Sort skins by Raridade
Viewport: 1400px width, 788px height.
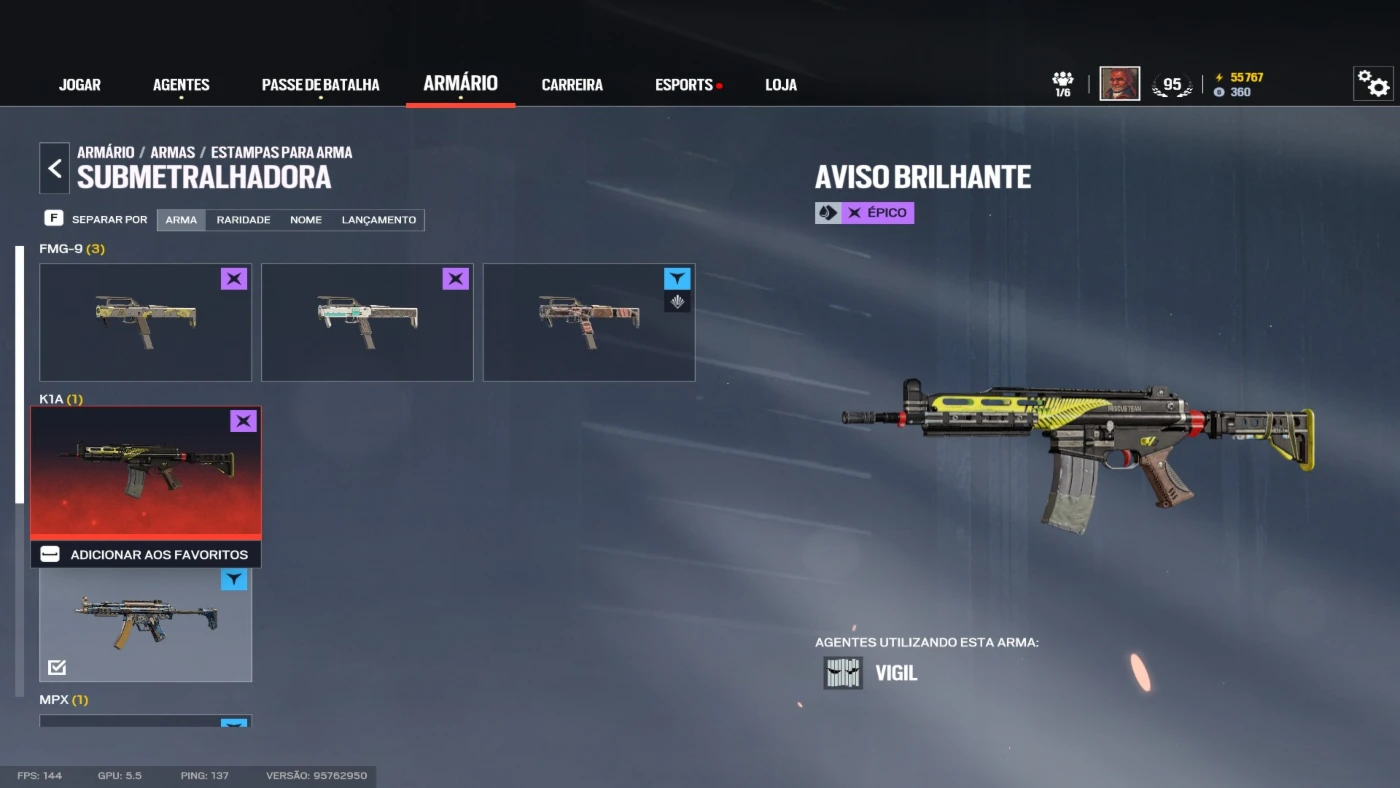pos(243,220)
